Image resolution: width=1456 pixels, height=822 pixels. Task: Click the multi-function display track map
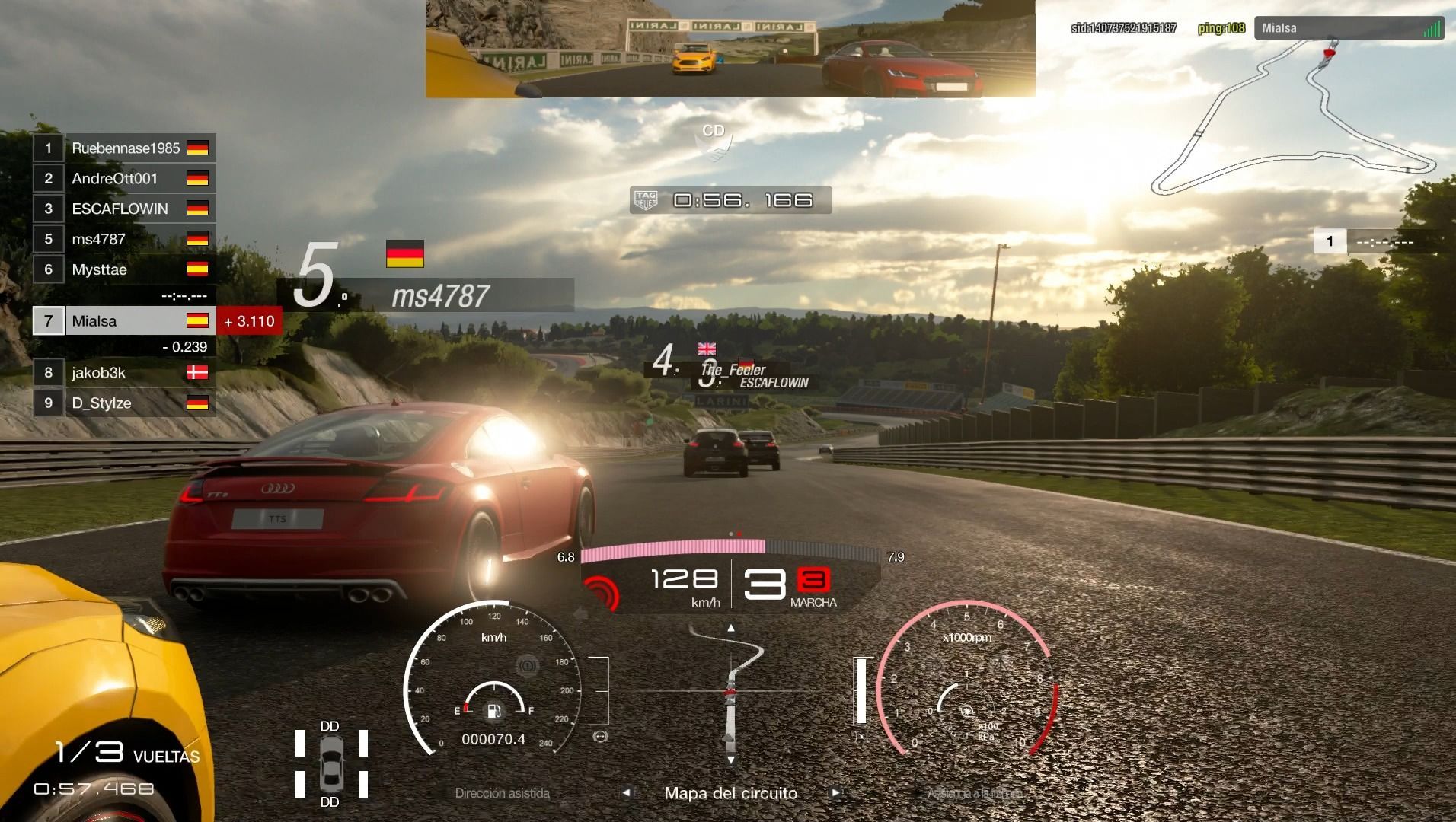point(730,693)
